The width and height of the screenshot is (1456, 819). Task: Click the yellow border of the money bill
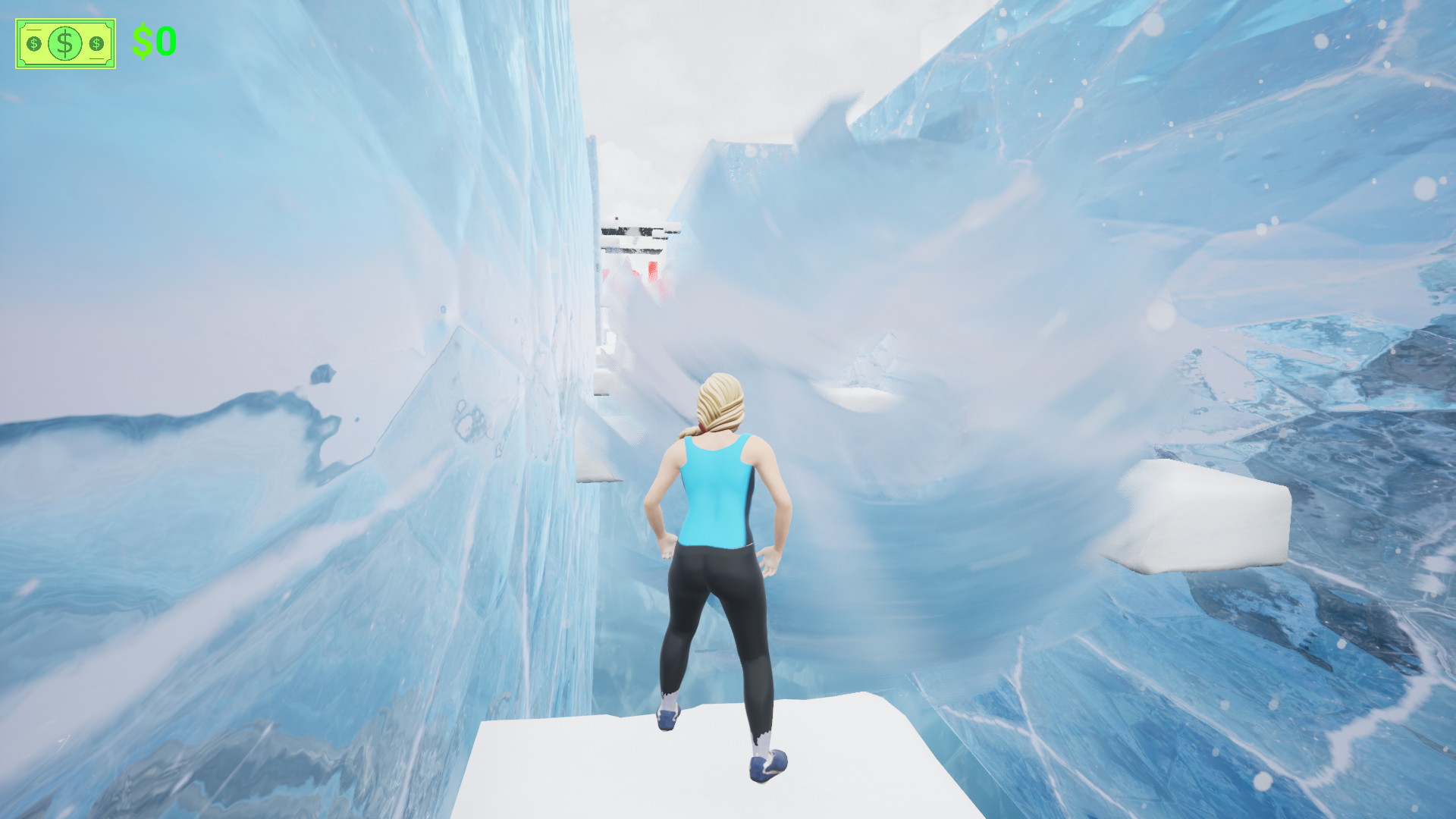[64, 18]
